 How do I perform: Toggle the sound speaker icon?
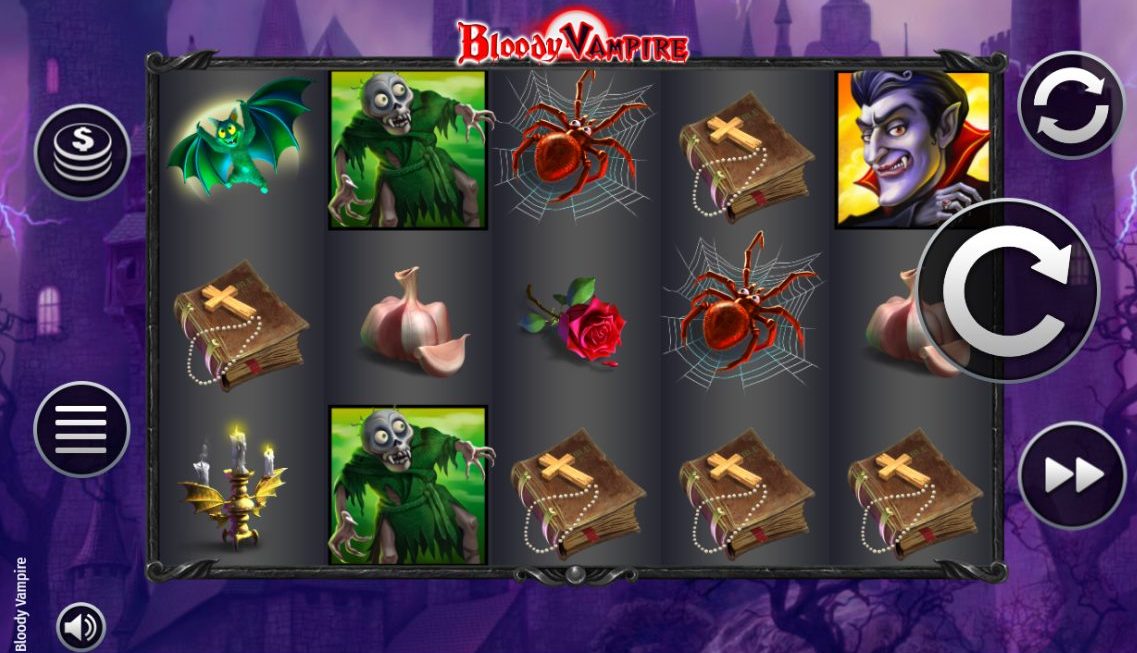point(81,626)
